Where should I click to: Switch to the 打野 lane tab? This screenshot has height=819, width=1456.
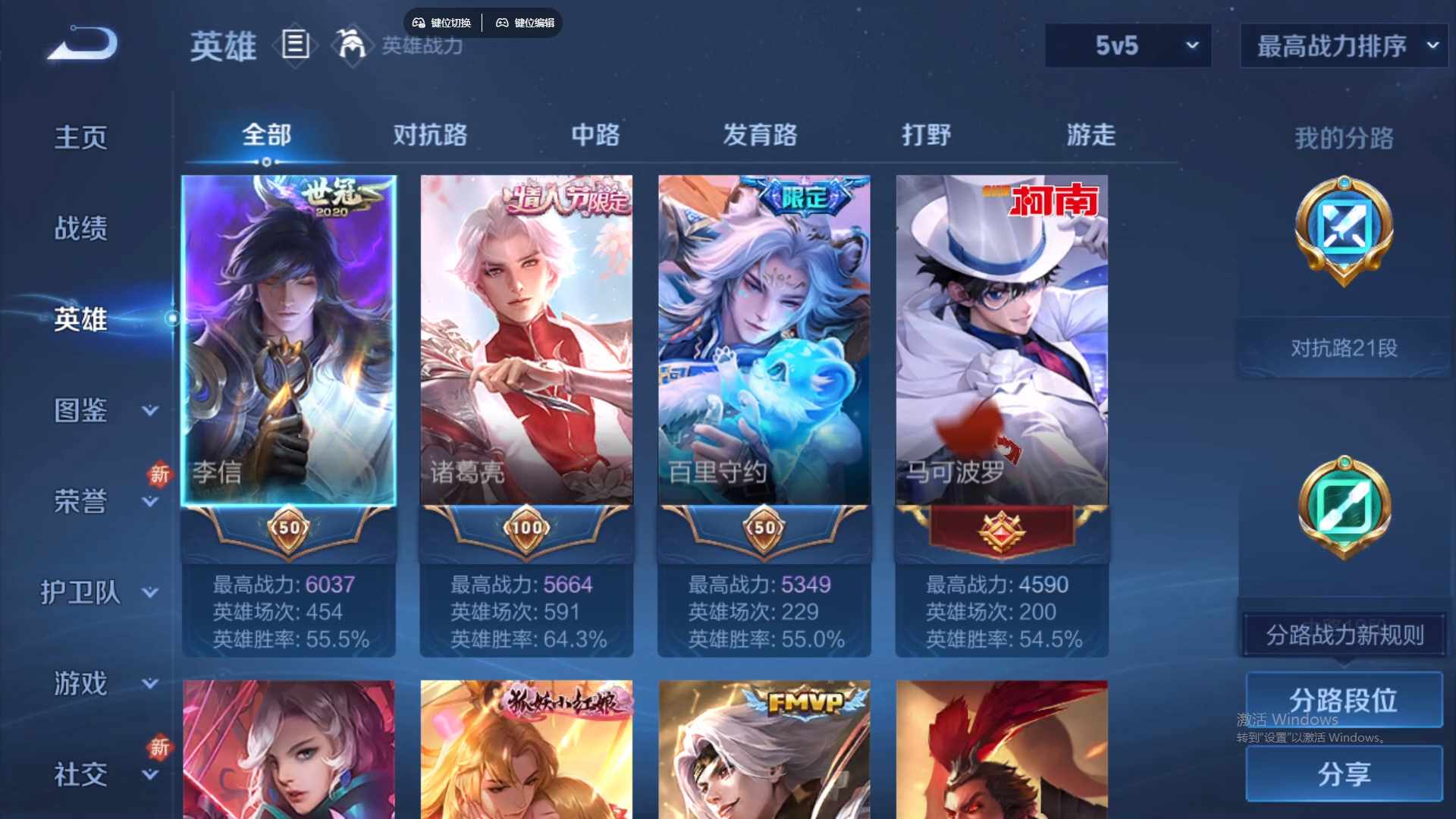(x=927, y=136)
